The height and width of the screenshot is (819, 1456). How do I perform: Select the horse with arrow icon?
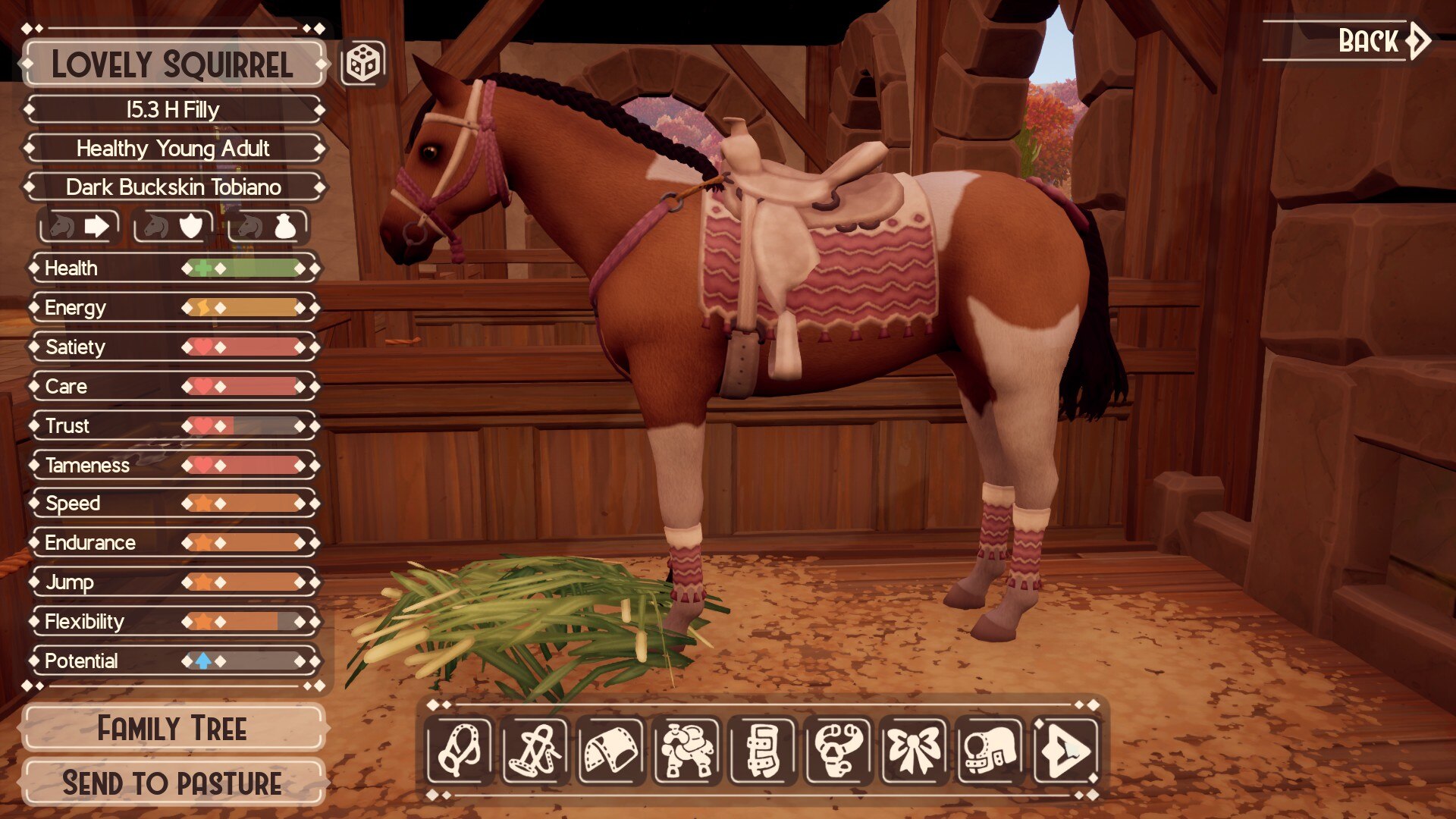pos(79,226)
